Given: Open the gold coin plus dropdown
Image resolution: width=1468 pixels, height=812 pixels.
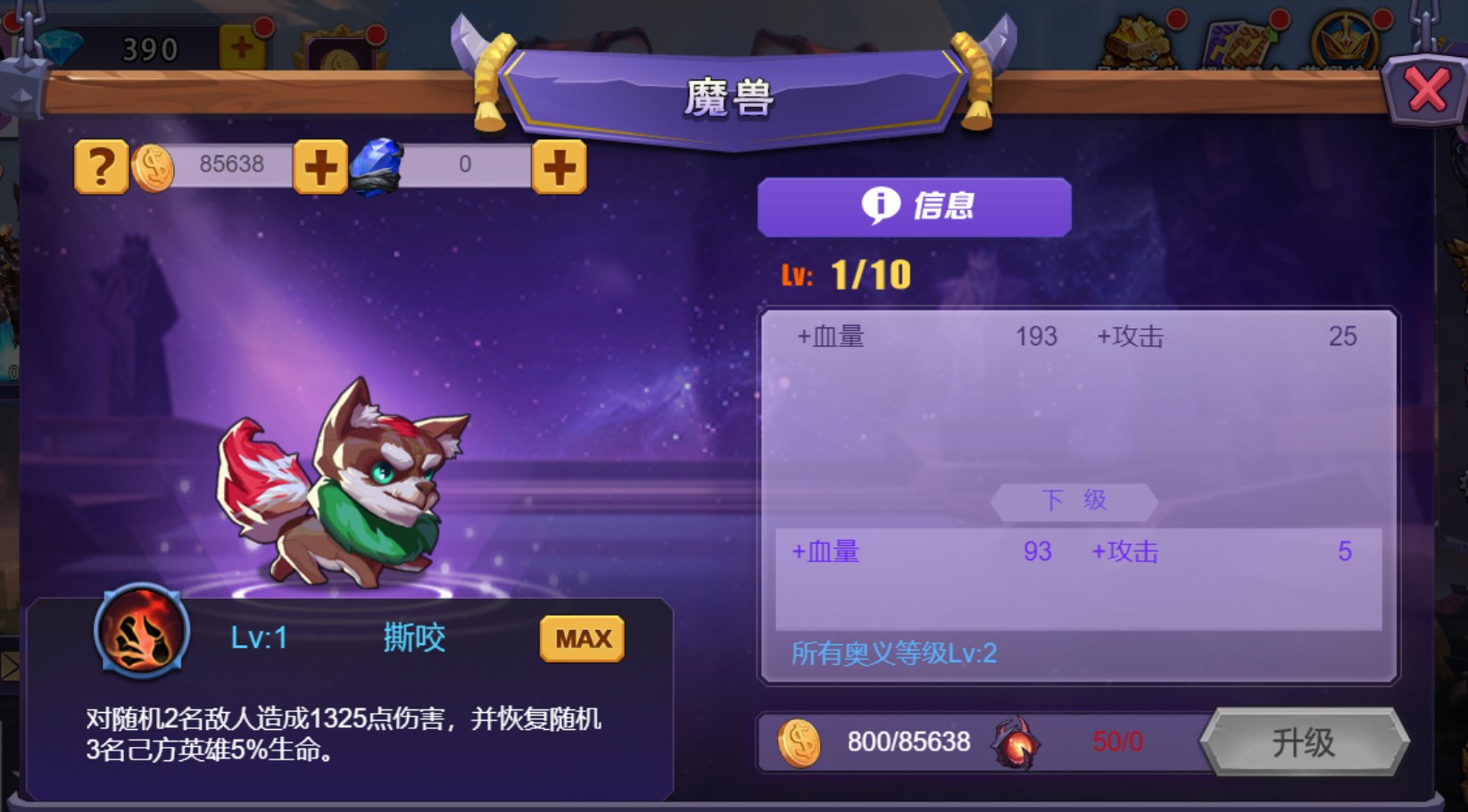Looking at the screenshot, I should click(319, 166).
